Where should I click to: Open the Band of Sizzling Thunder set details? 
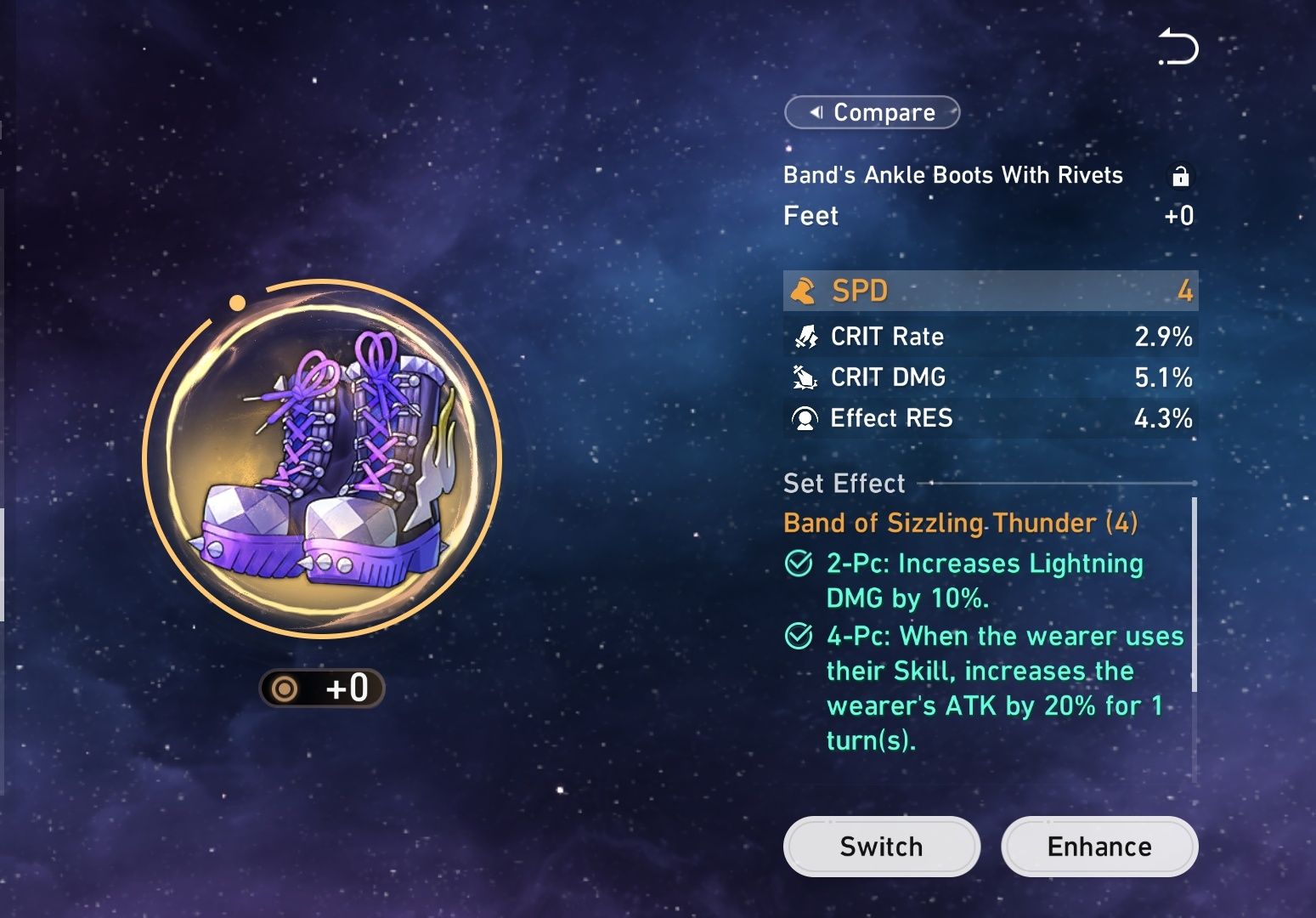coord(960,523)
